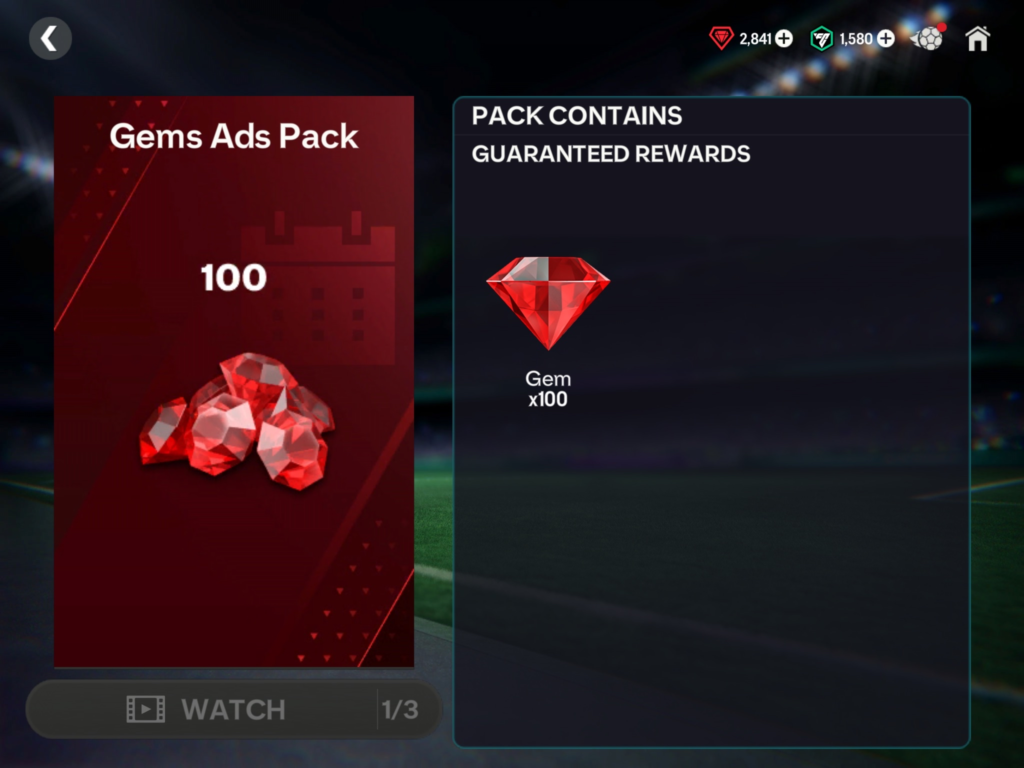
Task: Go back using the arrow button
Action: (50, 39)
